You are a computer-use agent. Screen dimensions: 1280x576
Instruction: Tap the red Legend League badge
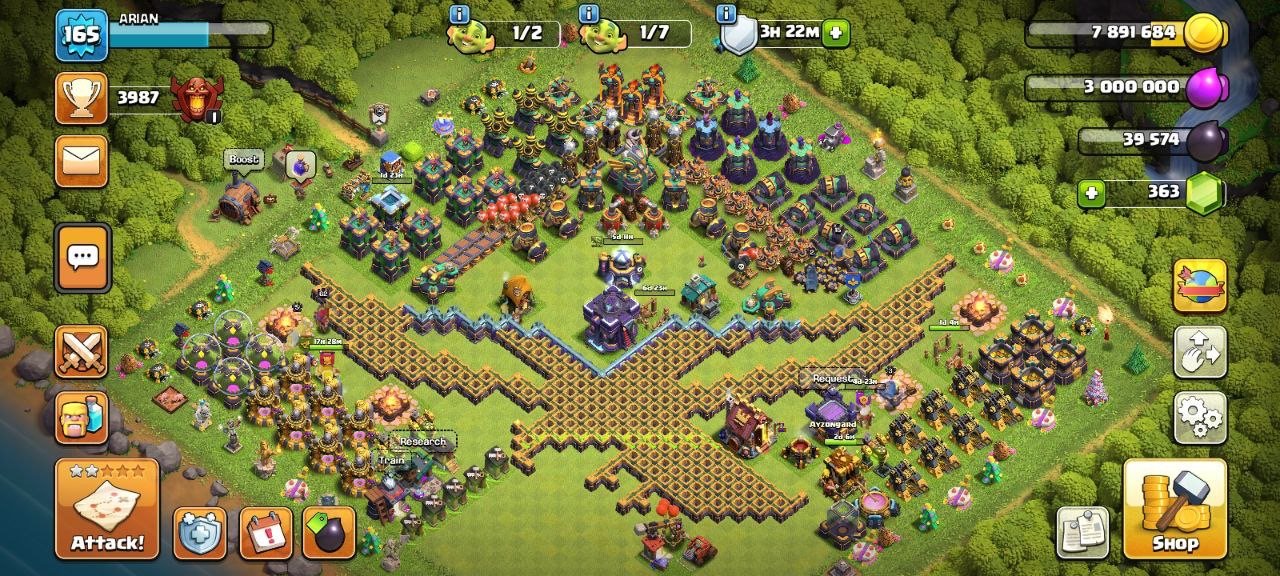coord(193,97)
